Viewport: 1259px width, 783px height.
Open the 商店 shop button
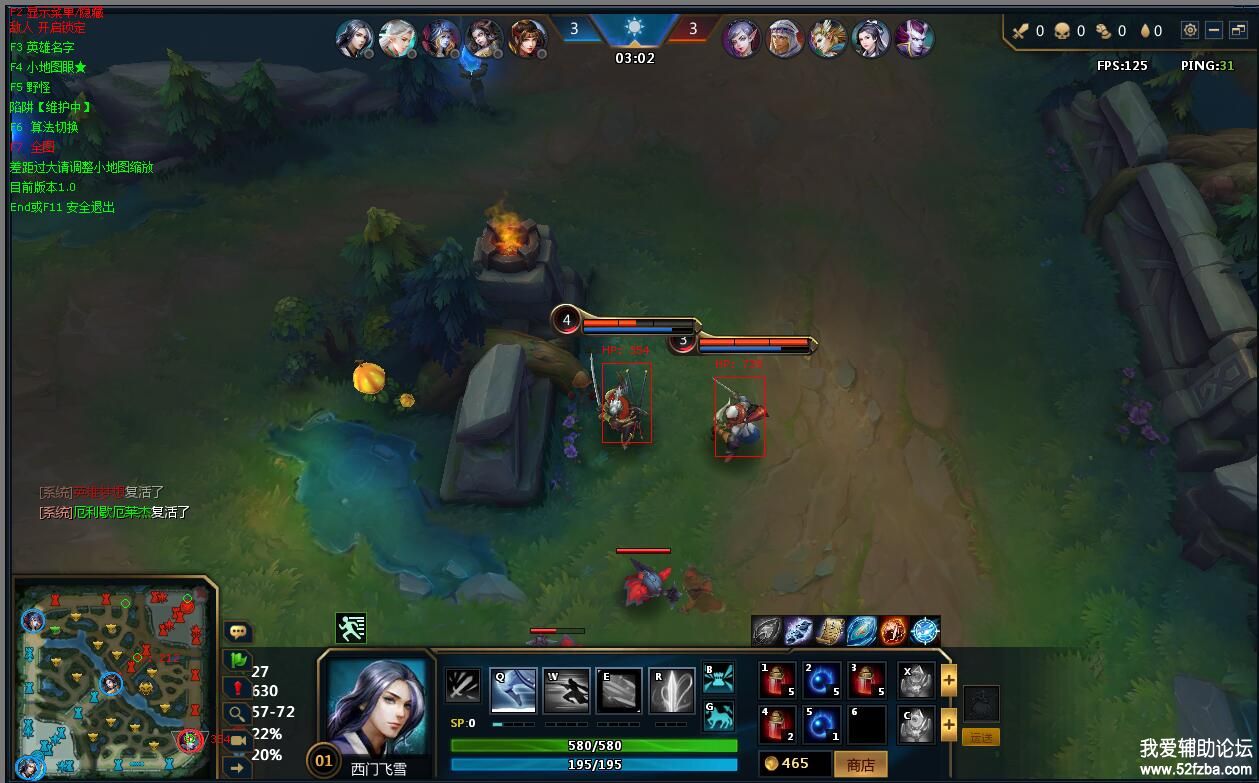pos(860,764)
